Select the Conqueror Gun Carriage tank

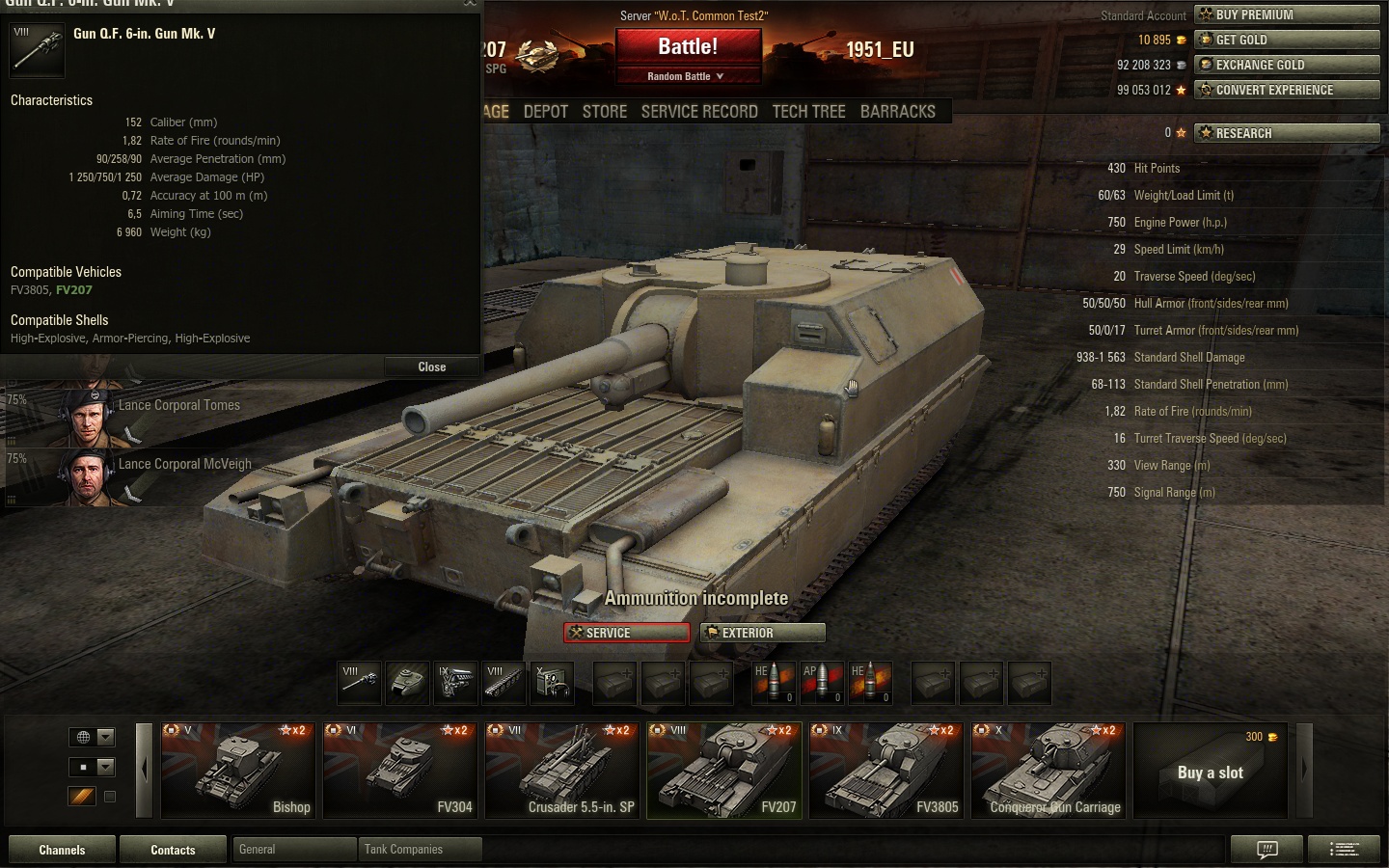coord(1049,770)
